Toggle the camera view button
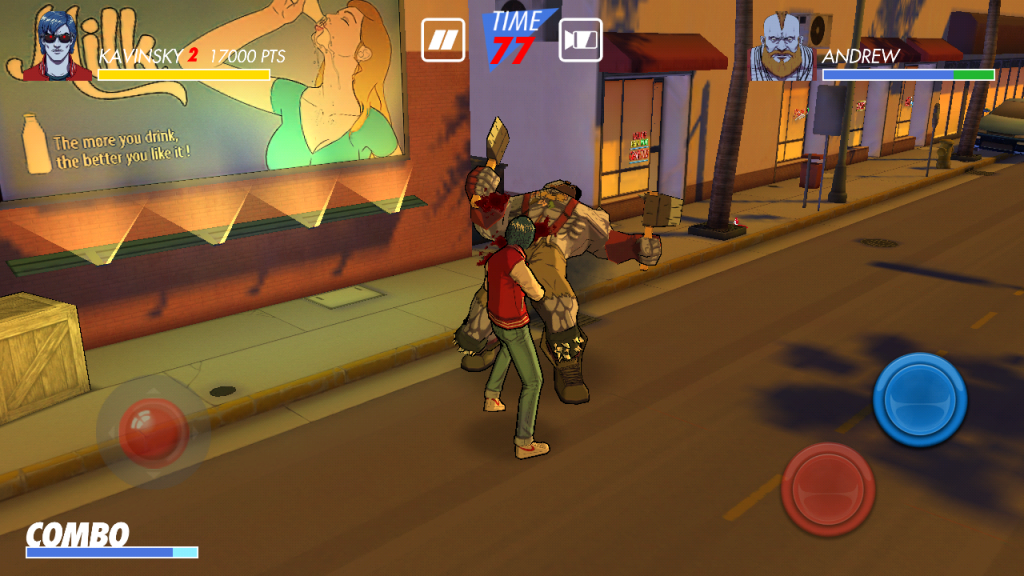The height and width of the screenshot is (576, 1024). [580, 40]
